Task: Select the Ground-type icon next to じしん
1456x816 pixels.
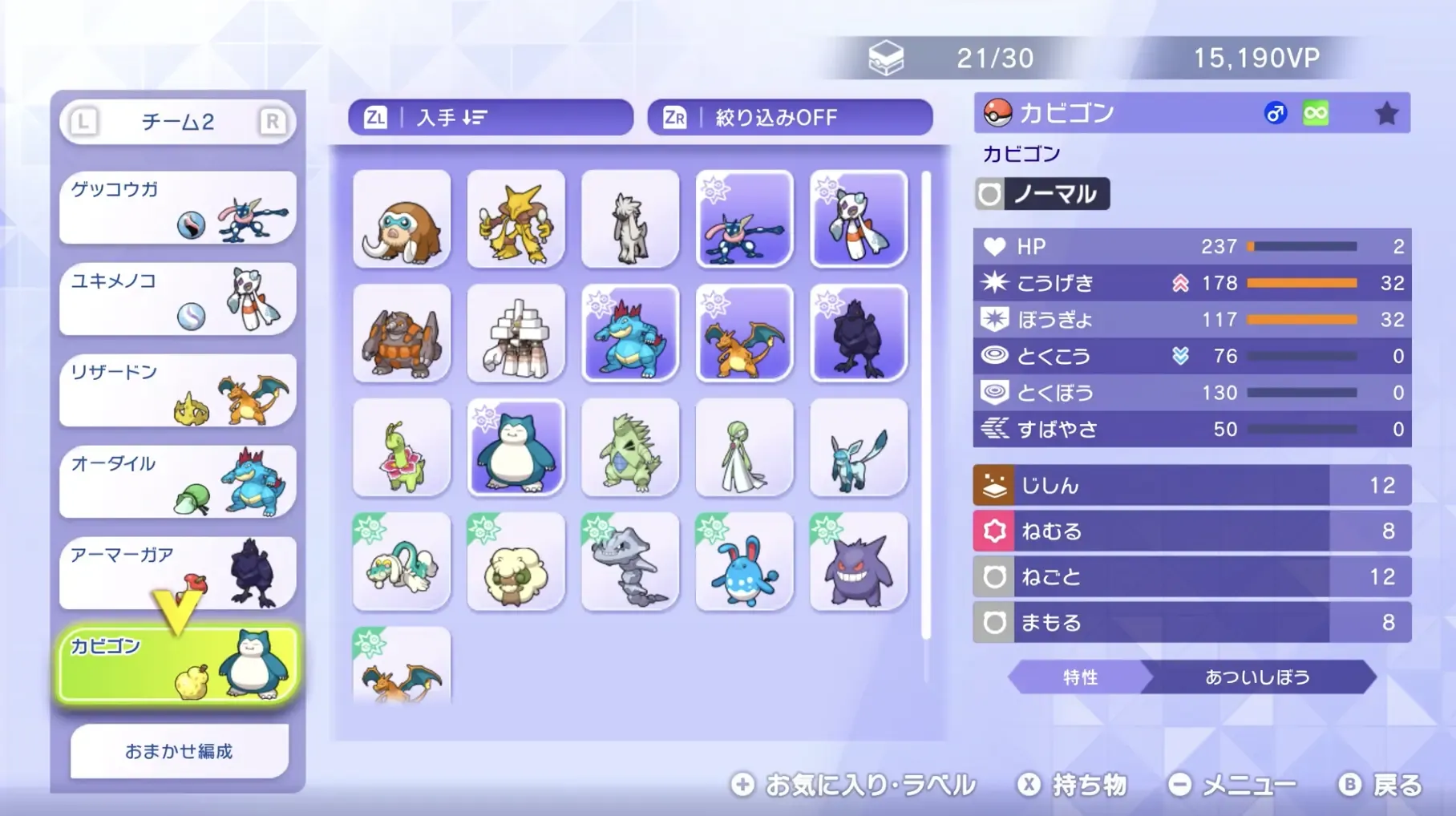Action: (992, 485)
